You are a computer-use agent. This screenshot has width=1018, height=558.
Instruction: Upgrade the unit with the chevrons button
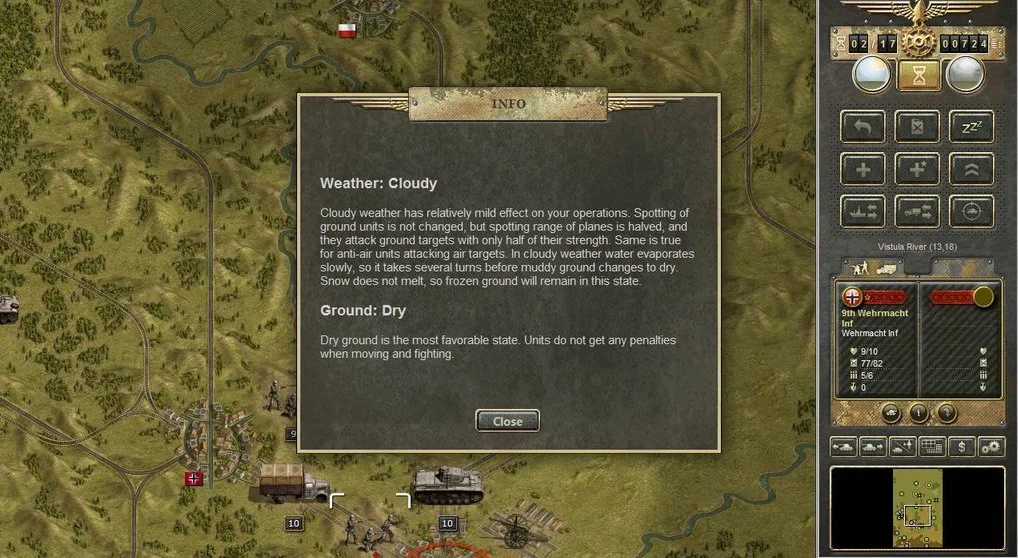[971, 169]
